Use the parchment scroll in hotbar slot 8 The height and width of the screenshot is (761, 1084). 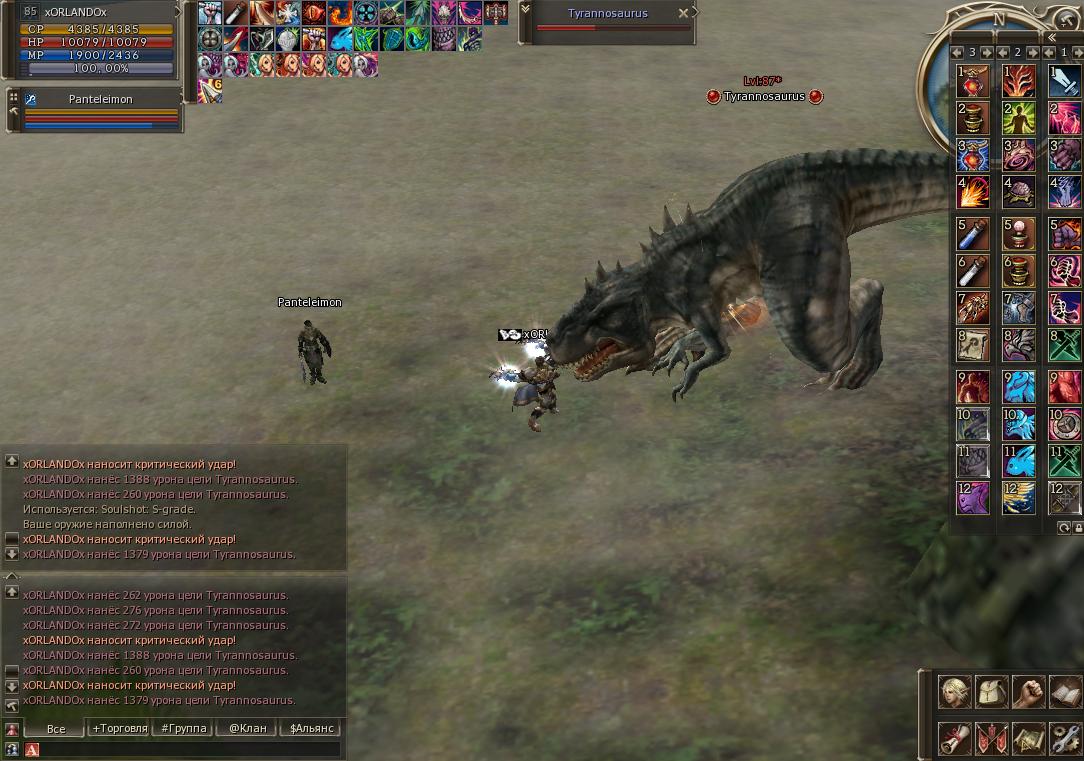pyautogui.click(x=973, y=345)
